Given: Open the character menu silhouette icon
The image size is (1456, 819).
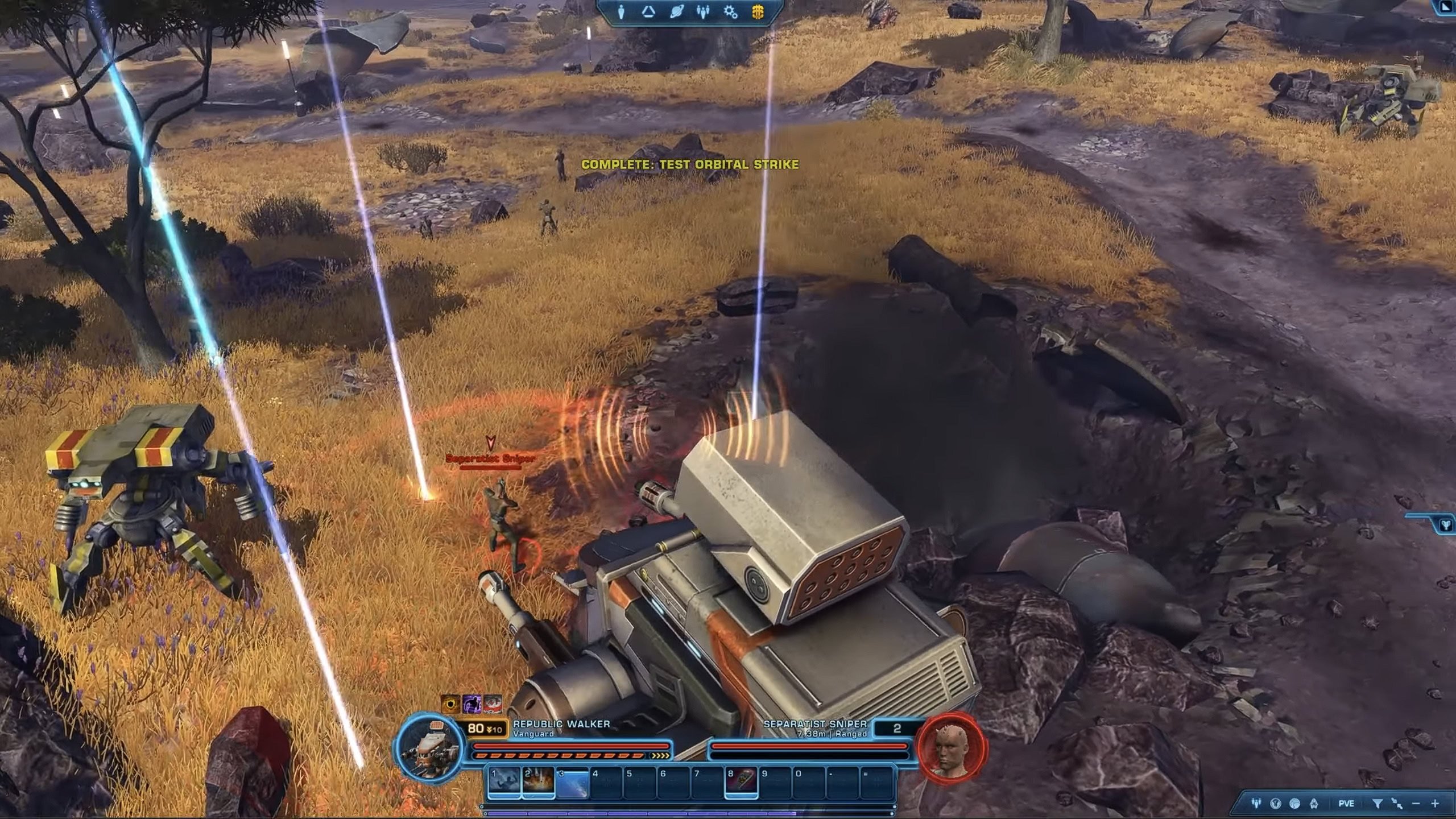Looking at the screenshot, I should click(621, 12).
